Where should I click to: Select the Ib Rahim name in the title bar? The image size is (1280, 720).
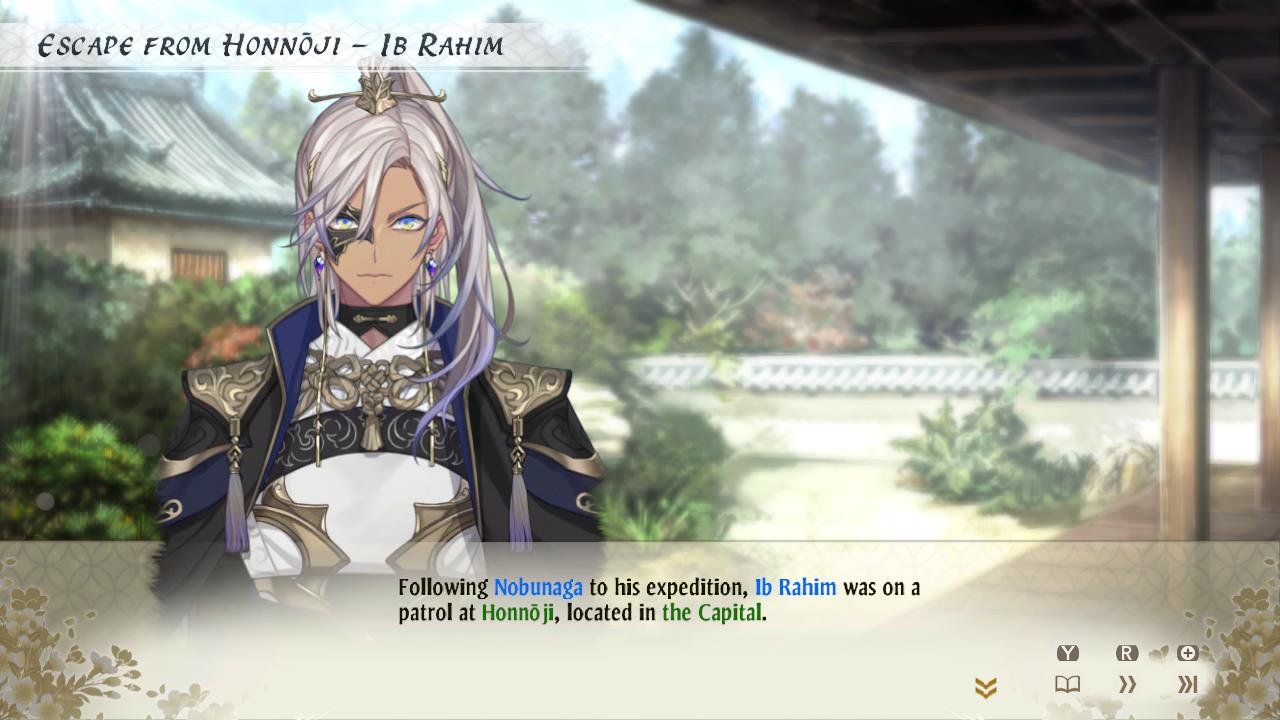(443, 44)
